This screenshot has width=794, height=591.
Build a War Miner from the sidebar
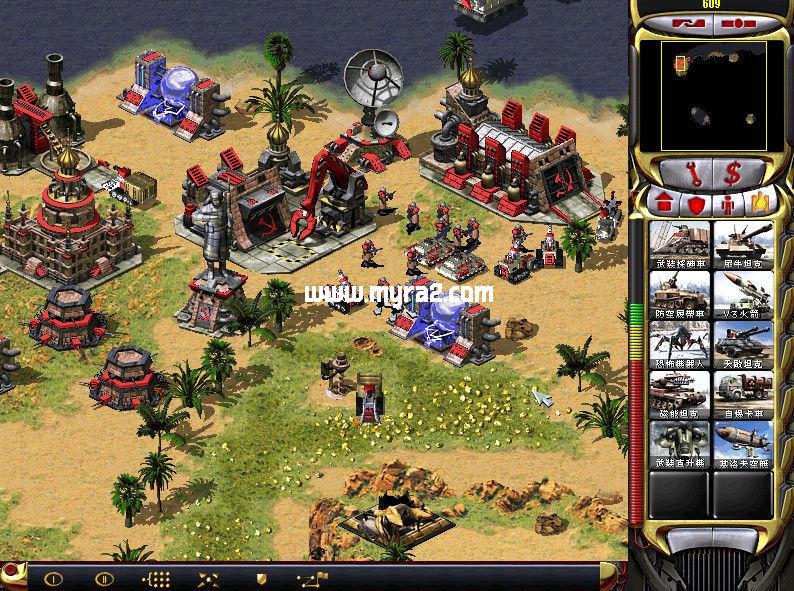[680, 243]
